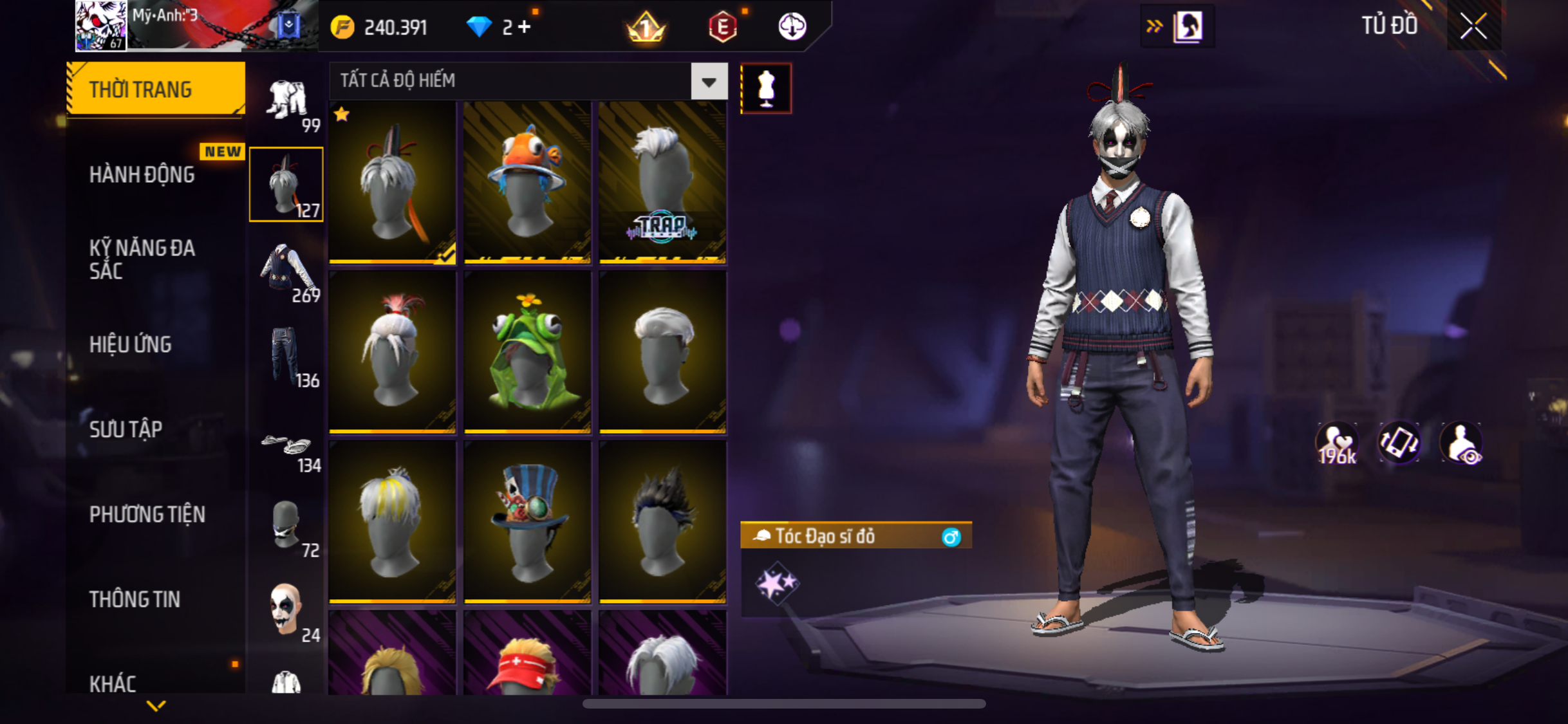Screen dimensions: 1568x724
Task: Open the Tất Cả Độ Hiếm rarity dropdown
Action: click(709, 82)
